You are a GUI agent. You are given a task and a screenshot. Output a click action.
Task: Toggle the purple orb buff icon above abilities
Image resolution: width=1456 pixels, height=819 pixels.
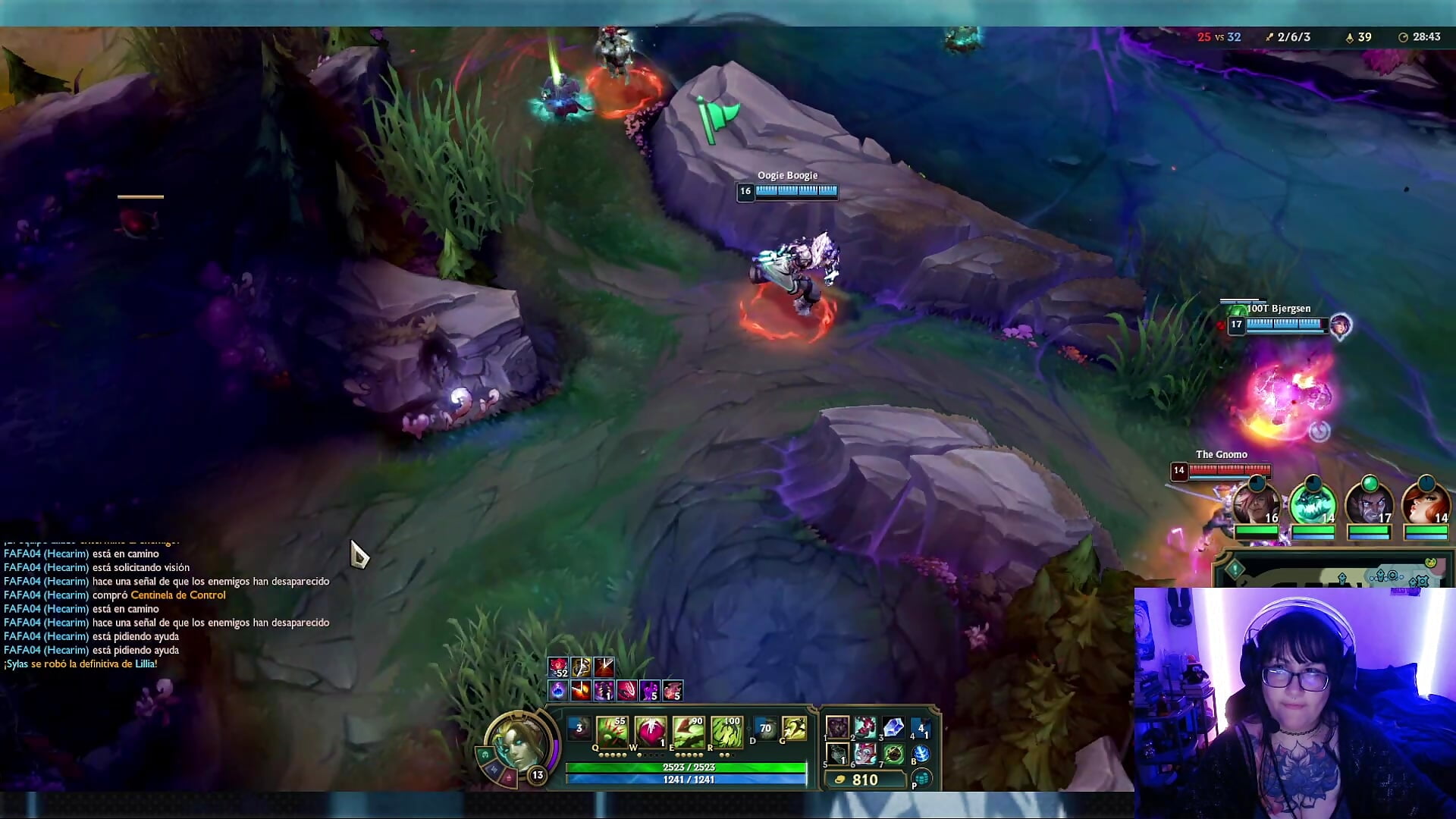tap(558, 689)
